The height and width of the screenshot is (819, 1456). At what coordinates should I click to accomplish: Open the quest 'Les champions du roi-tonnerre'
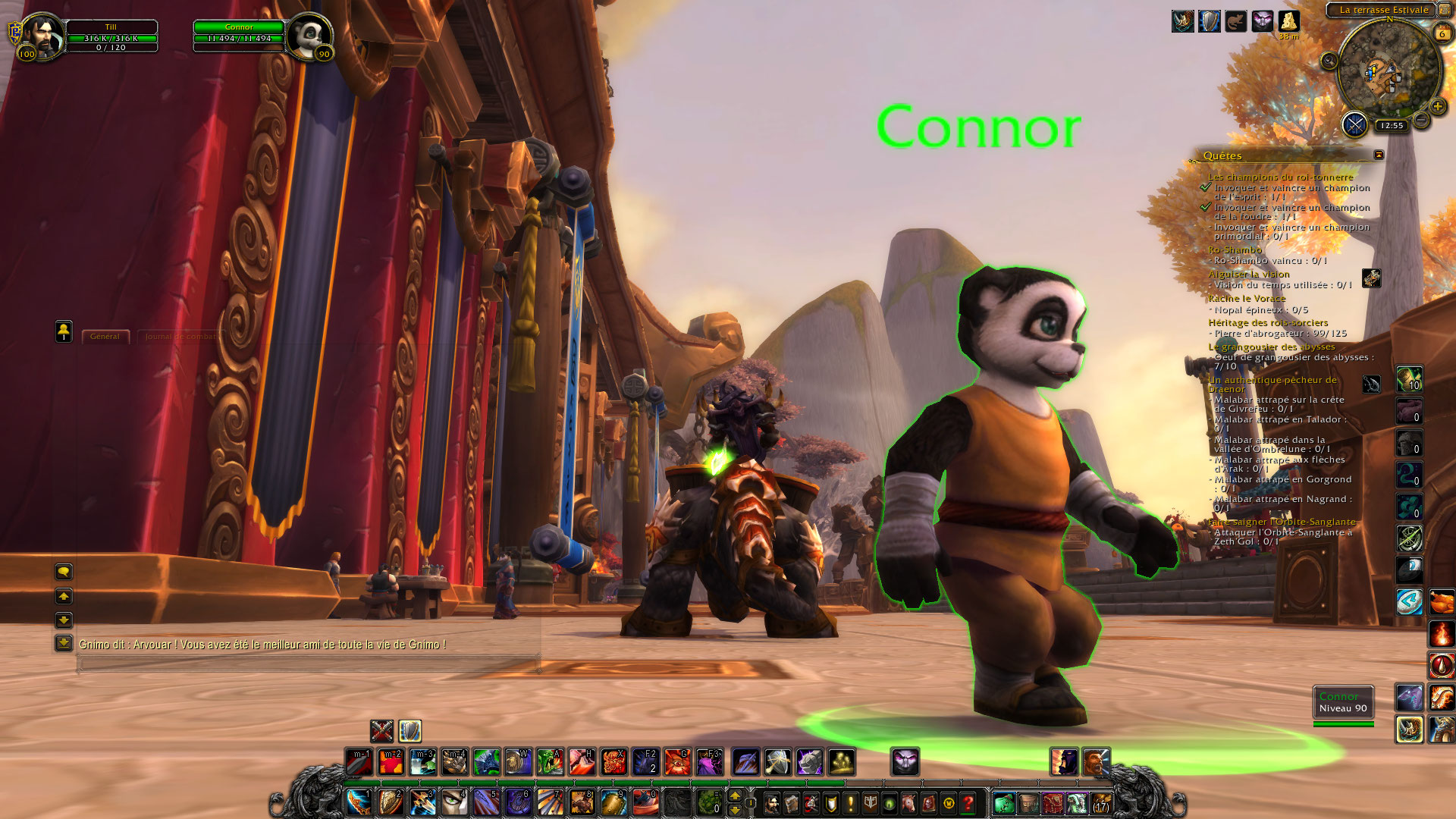coord(1280,177)
